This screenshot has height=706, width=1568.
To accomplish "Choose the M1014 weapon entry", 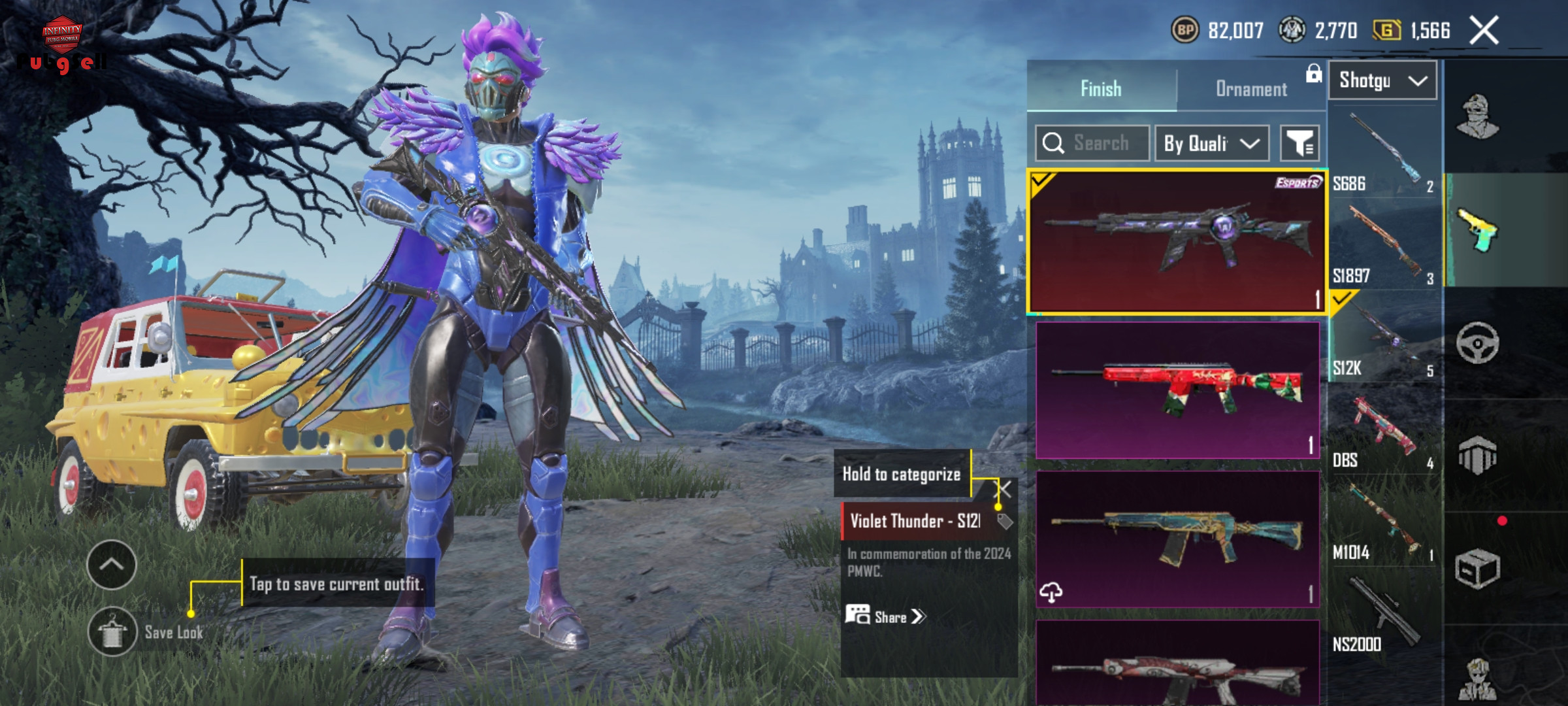I will pyautogui.click(x=1384, y=522).
